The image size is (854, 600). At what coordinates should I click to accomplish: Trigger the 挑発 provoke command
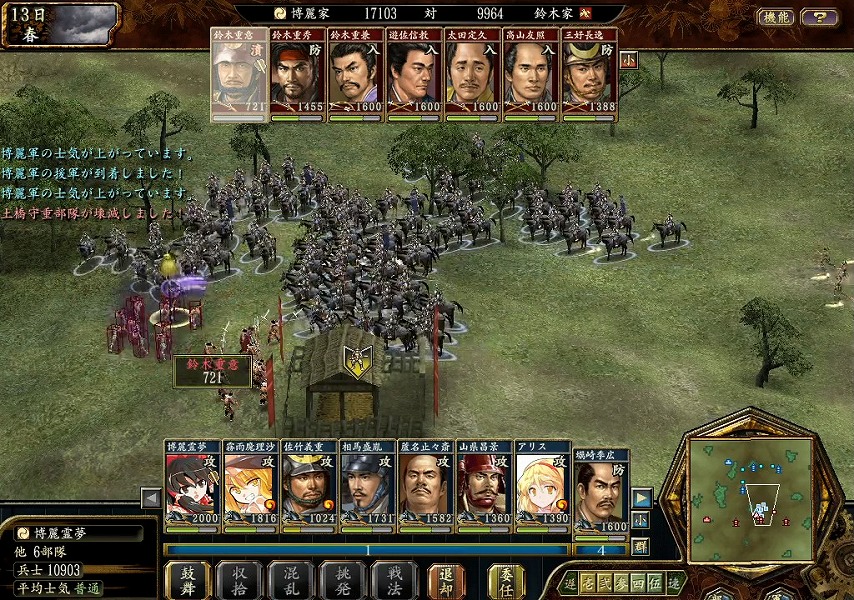click(342, 579)
